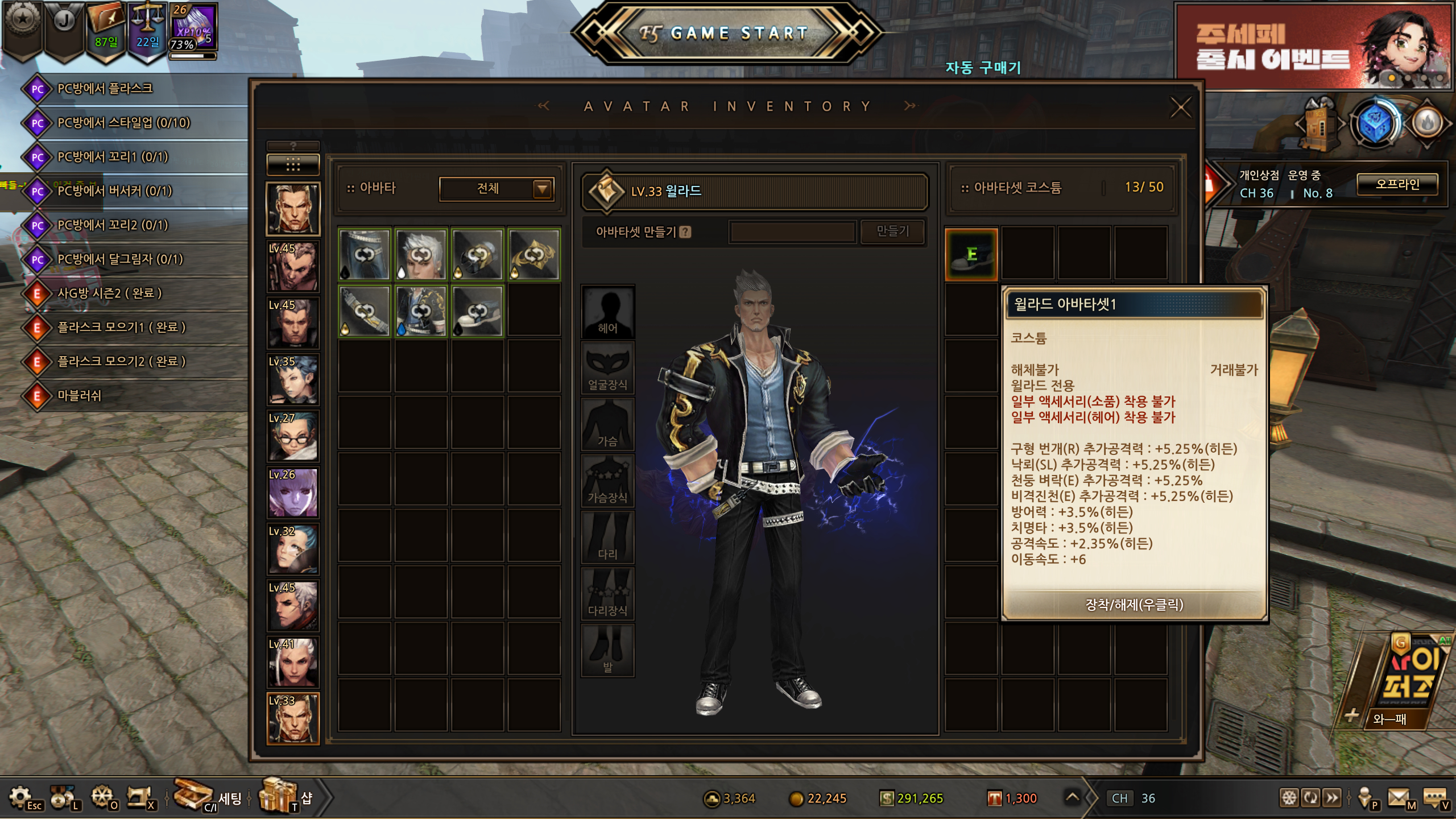Start the game with GAME START button
This screenshot has height=819, width=1456.
point(727,33)
